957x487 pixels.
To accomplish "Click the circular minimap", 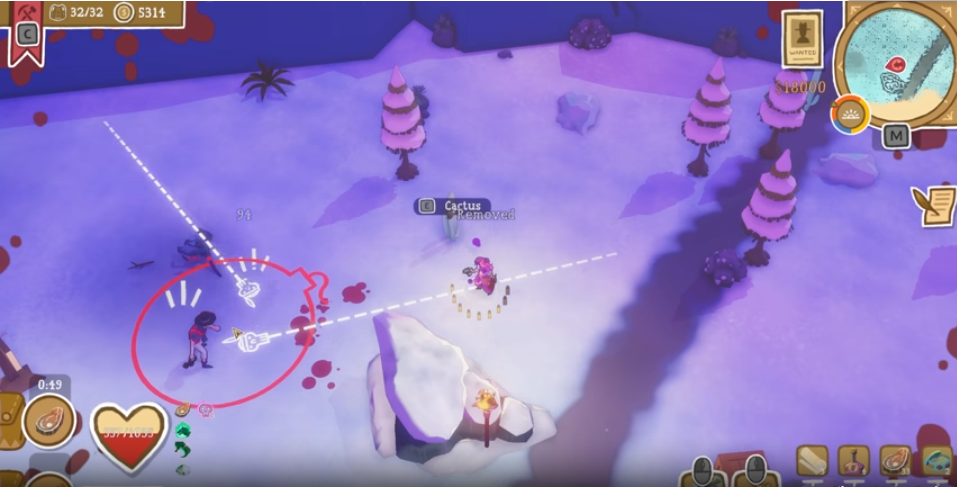I will [896, 63].
